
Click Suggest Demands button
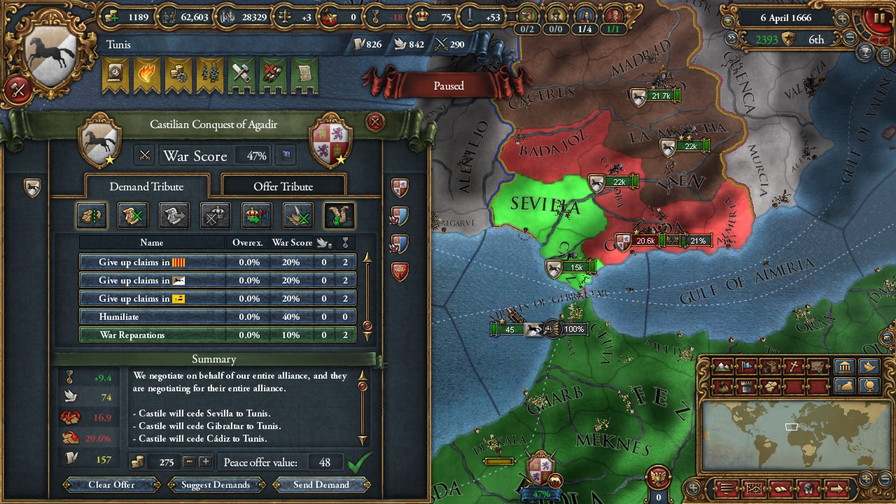coord(216,485)
